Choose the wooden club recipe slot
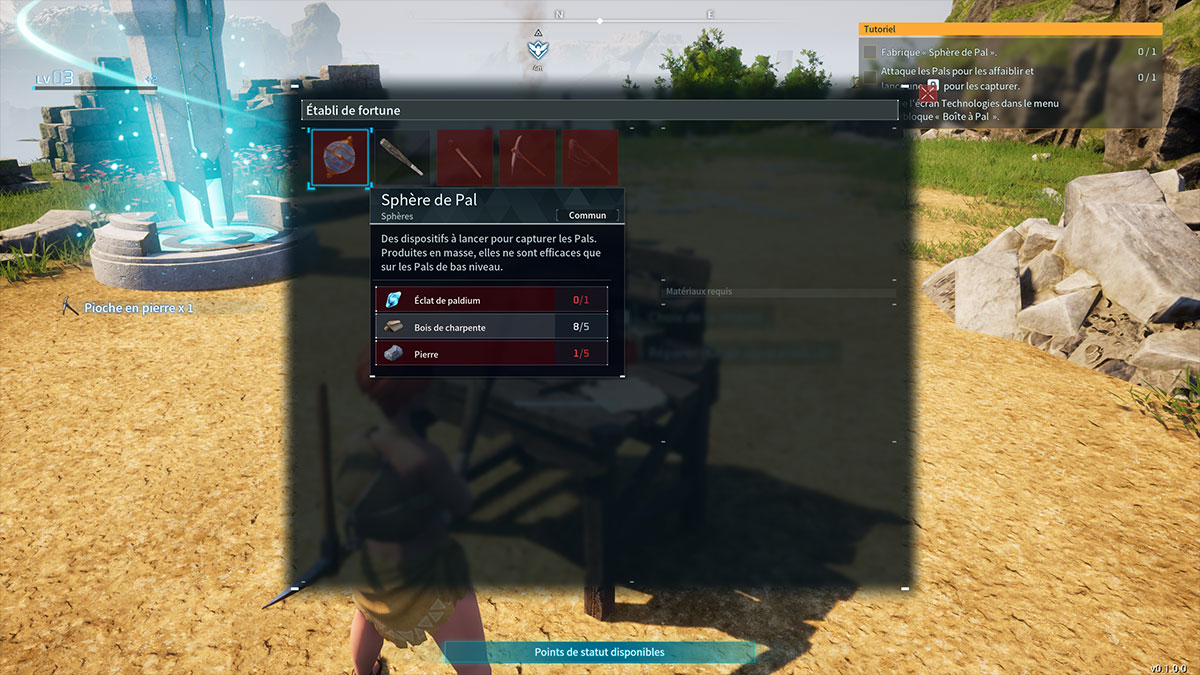Viewport: 1200px width, 675px height. (x=403, y=158)
